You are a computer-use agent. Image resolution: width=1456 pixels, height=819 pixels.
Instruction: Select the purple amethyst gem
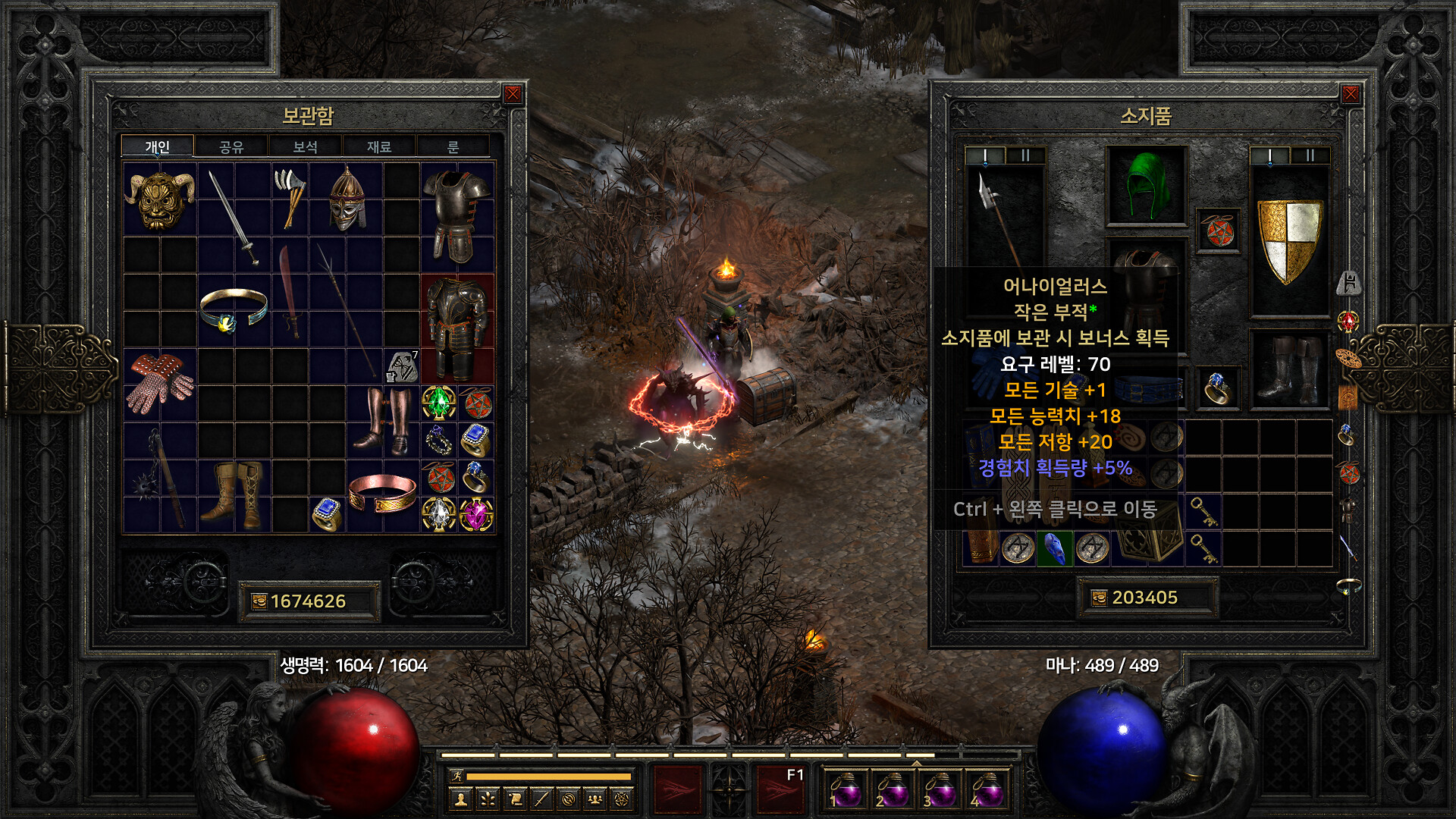point(475,515)
